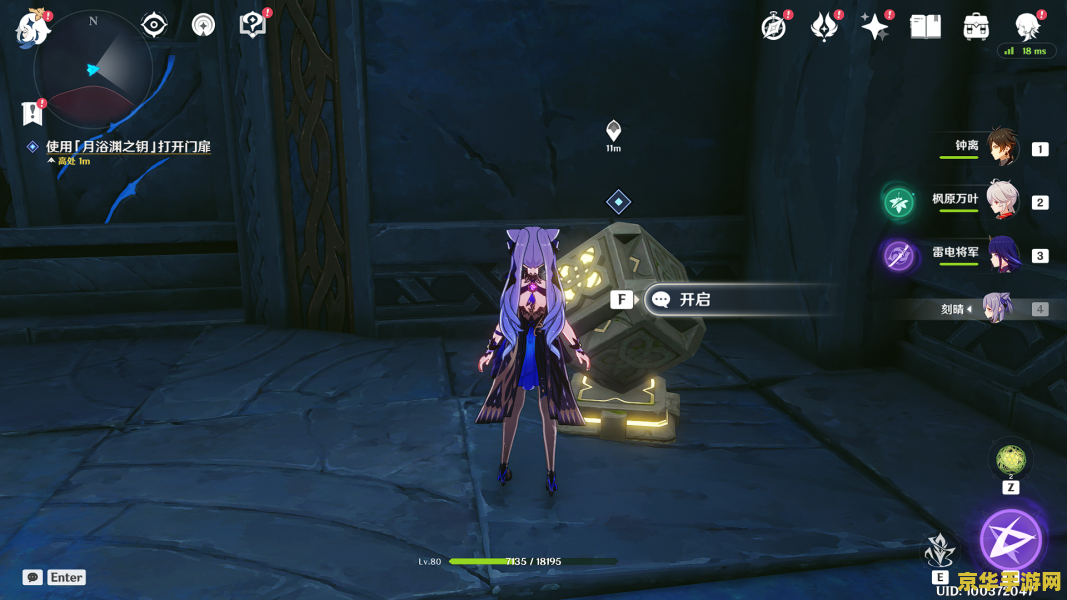1067x600 pixels.
Task: Open the Wish star icon
Action: point(874,27)
